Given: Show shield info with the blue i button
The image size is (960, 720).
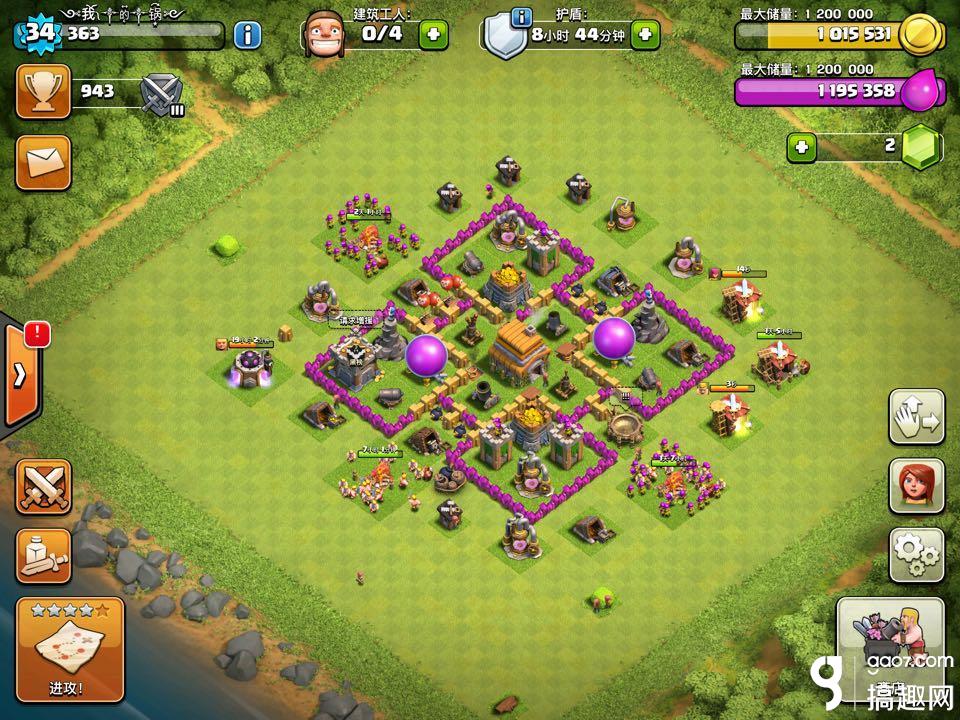Looking at the screenshot, I should coord(521,18).
